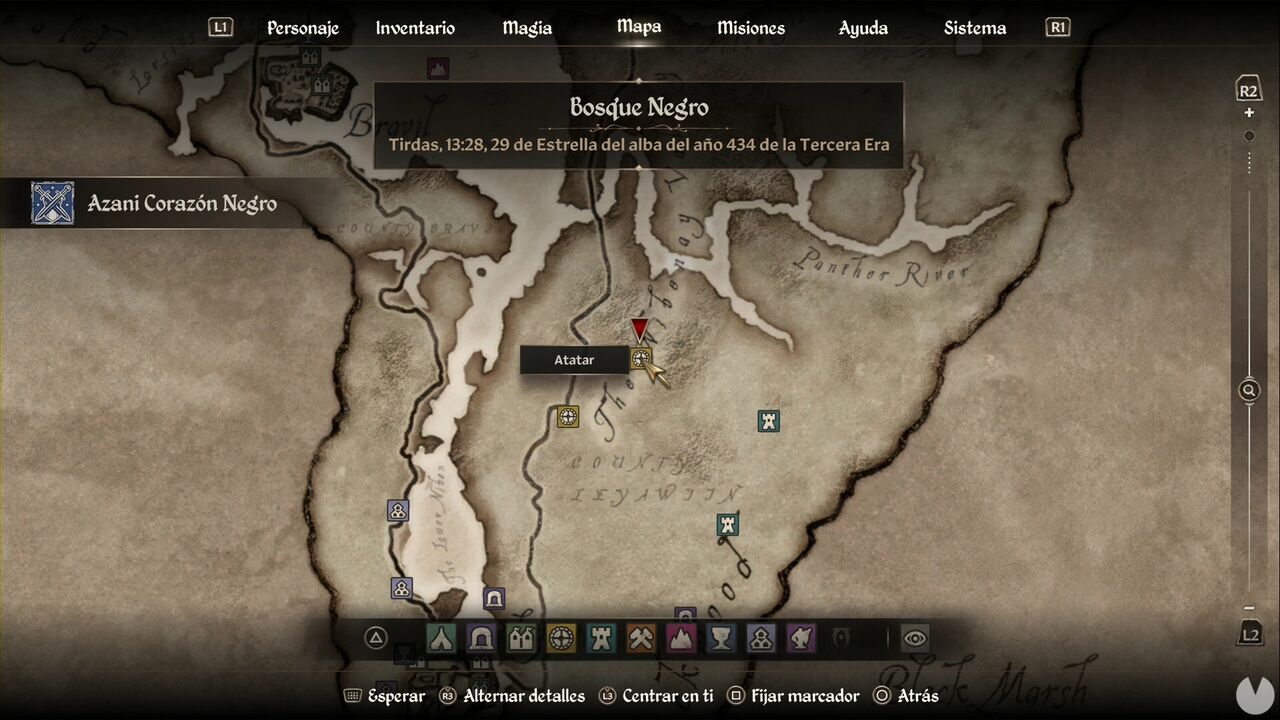Select the goblet shrine filter icon
1280x720 pixels.
719,637
